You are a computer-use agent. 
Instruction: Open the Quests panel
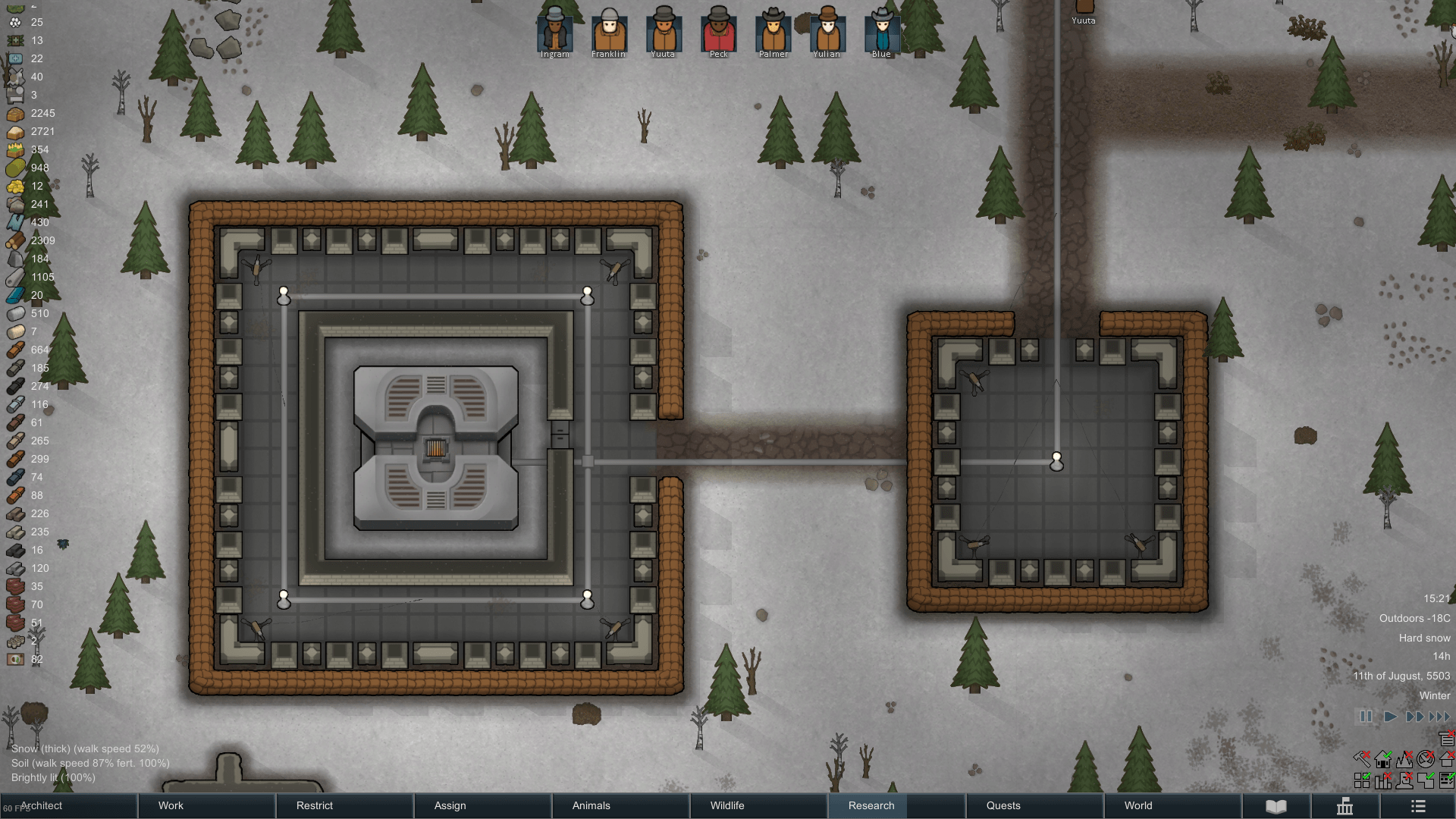pos(1003,805)
